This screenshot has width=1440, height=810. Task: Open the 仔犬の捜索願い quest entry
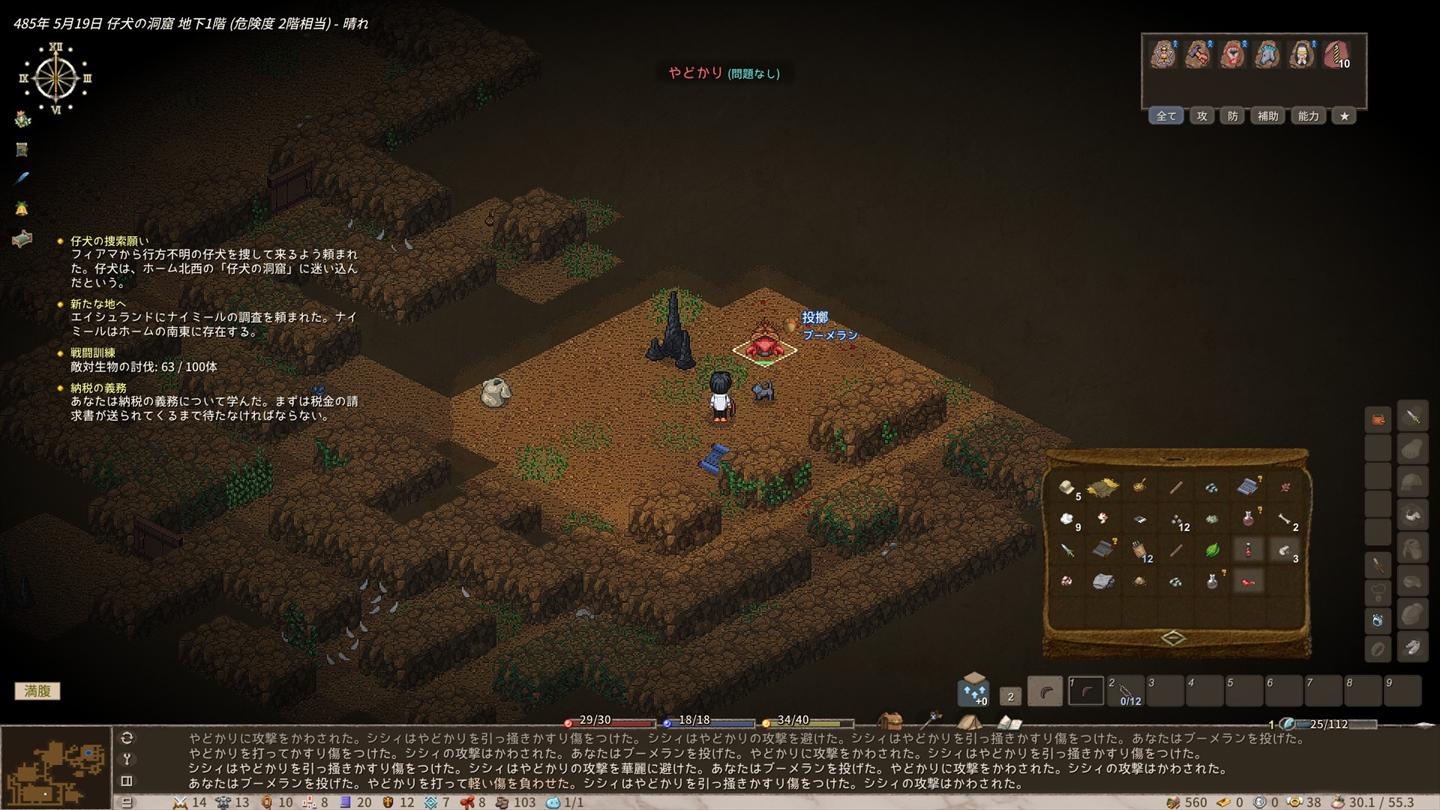(x=110, y=241)
